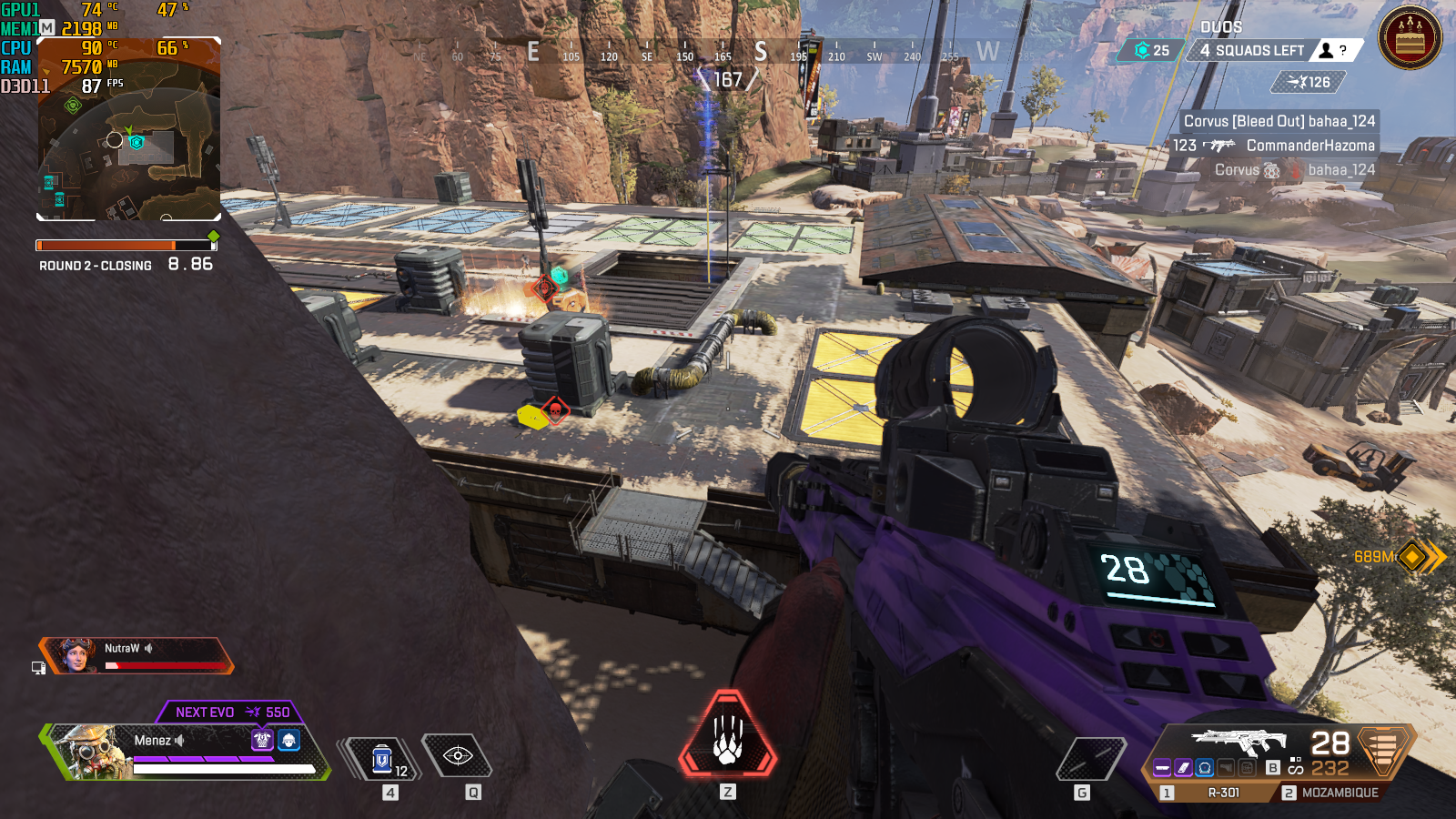
Task: Click the anniversary cake badge
Action: point(1410,38)
